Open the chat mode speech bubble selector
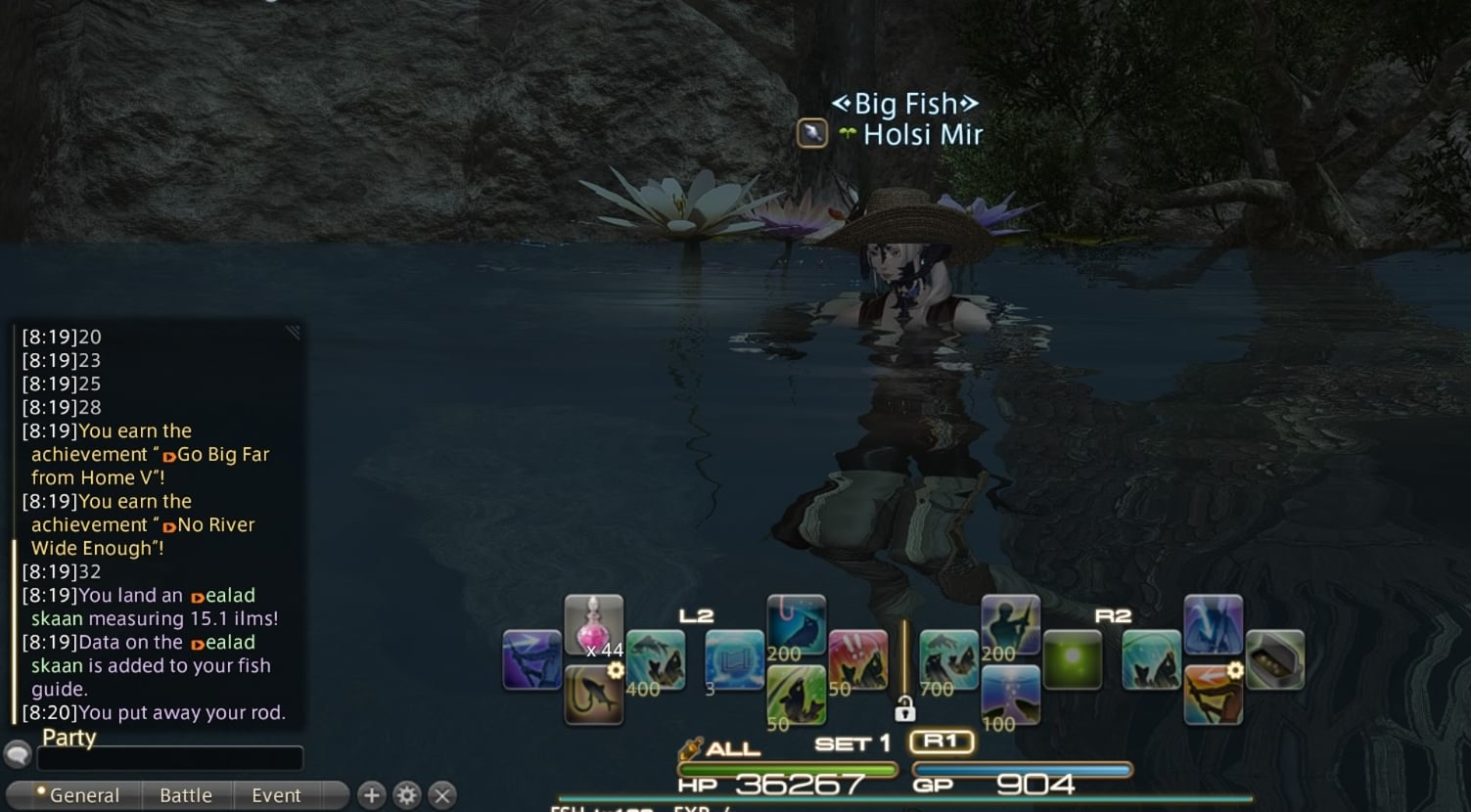The width and height of the screenshot is (1471, 812). [18, 754]
